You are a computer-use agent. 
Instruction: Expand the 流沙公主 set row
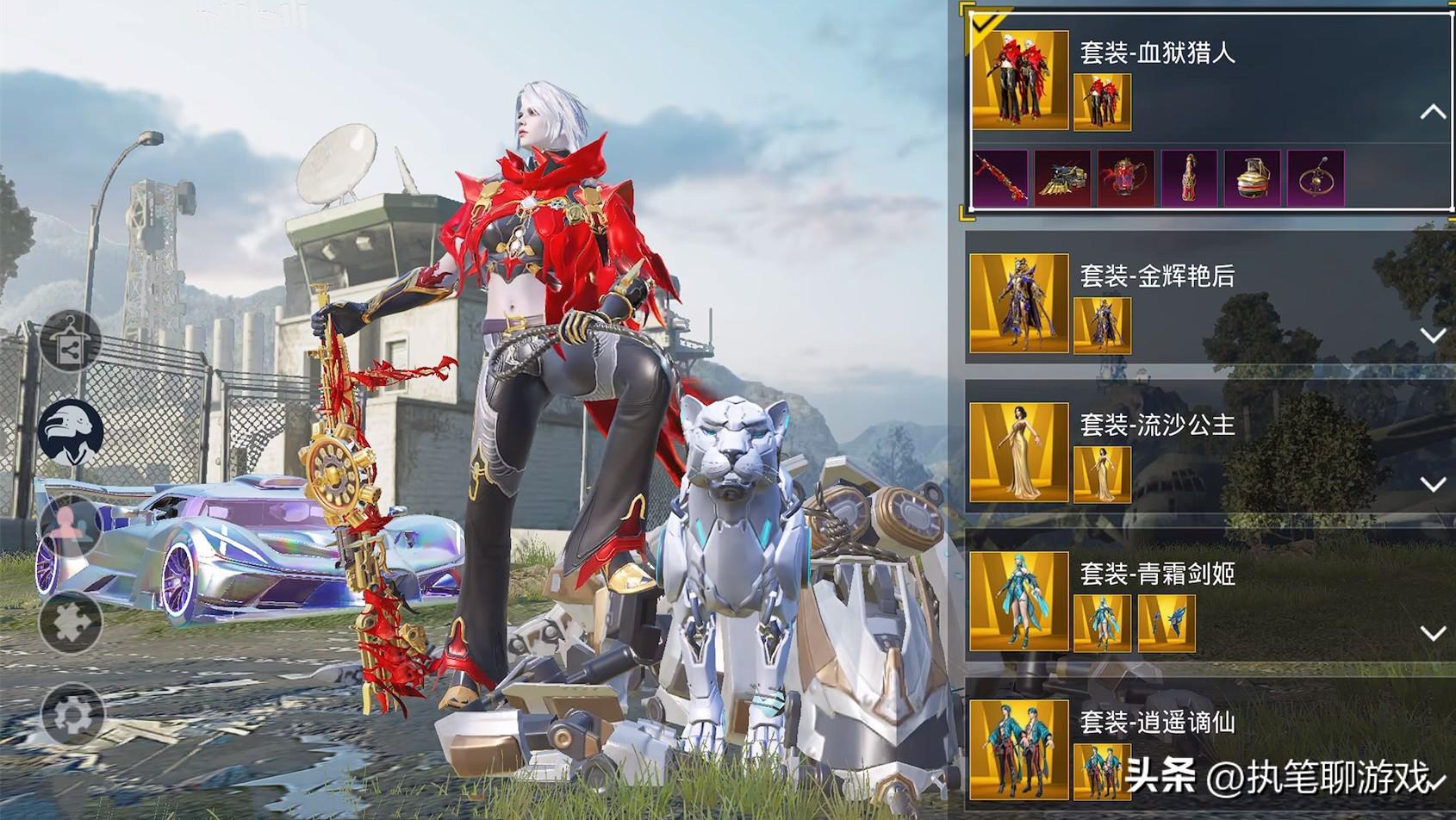click(1432, 484)
